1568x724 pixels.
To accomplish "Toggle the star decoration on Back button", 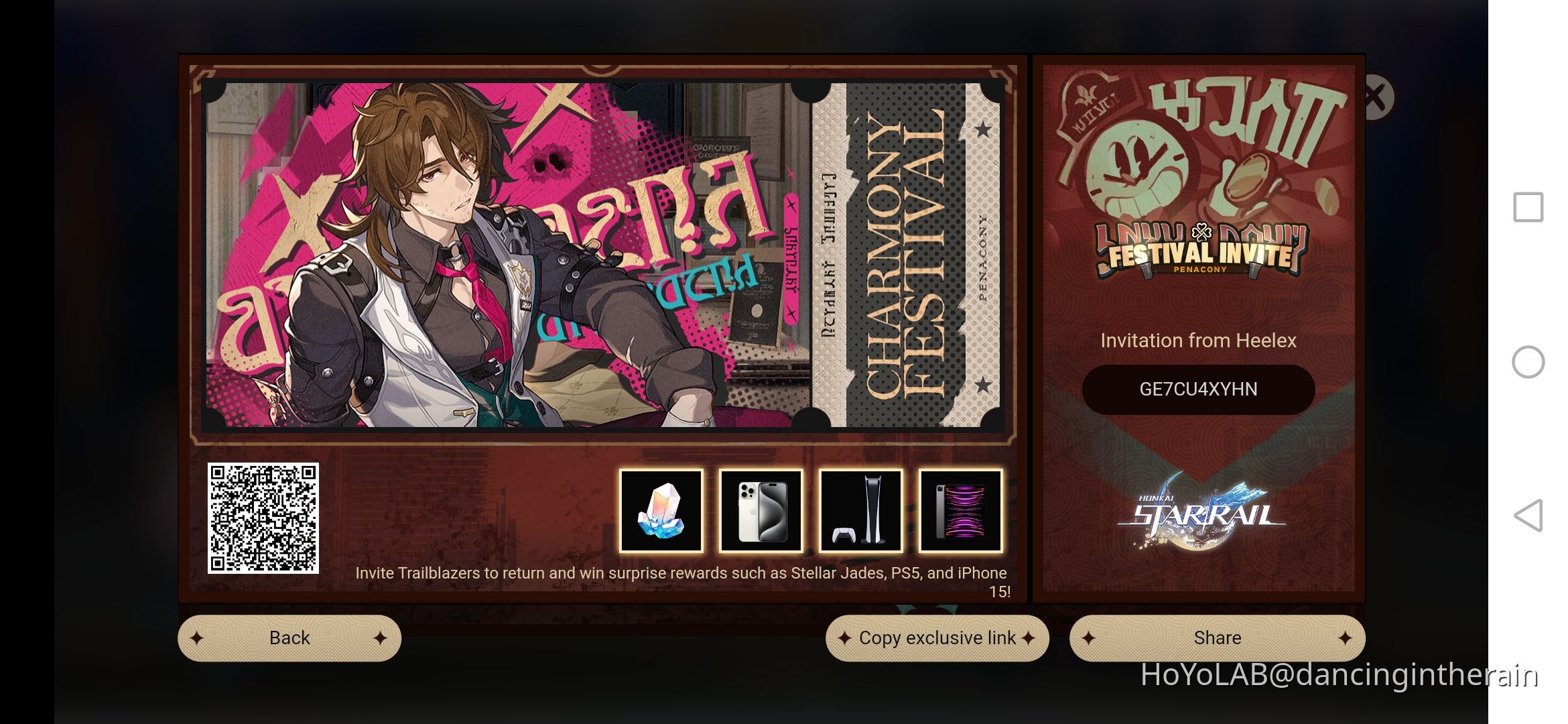I will pos(196,638).
